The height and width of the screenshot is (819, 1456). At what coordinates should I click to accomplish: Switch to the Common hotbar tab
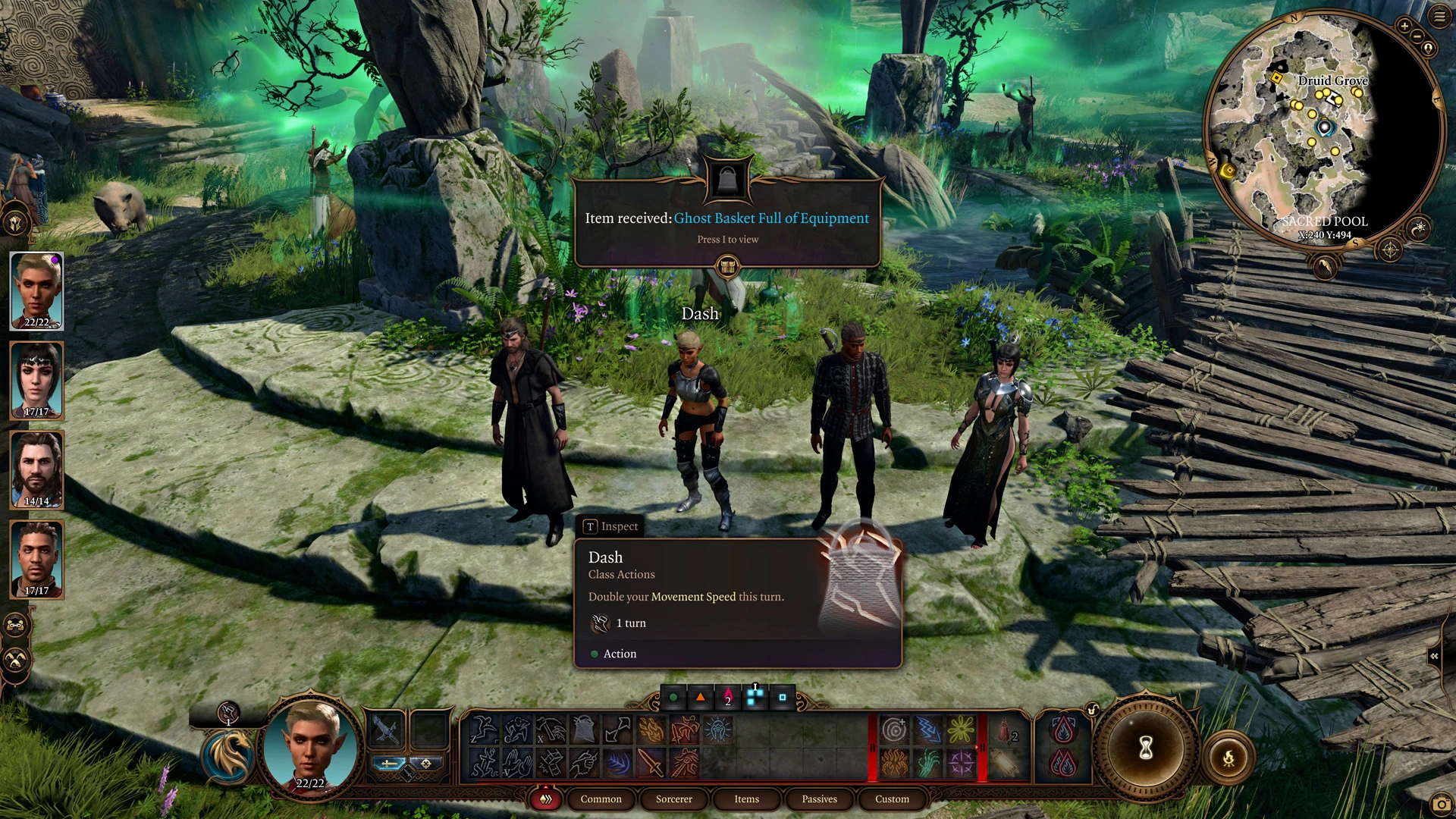coord(601,799)
